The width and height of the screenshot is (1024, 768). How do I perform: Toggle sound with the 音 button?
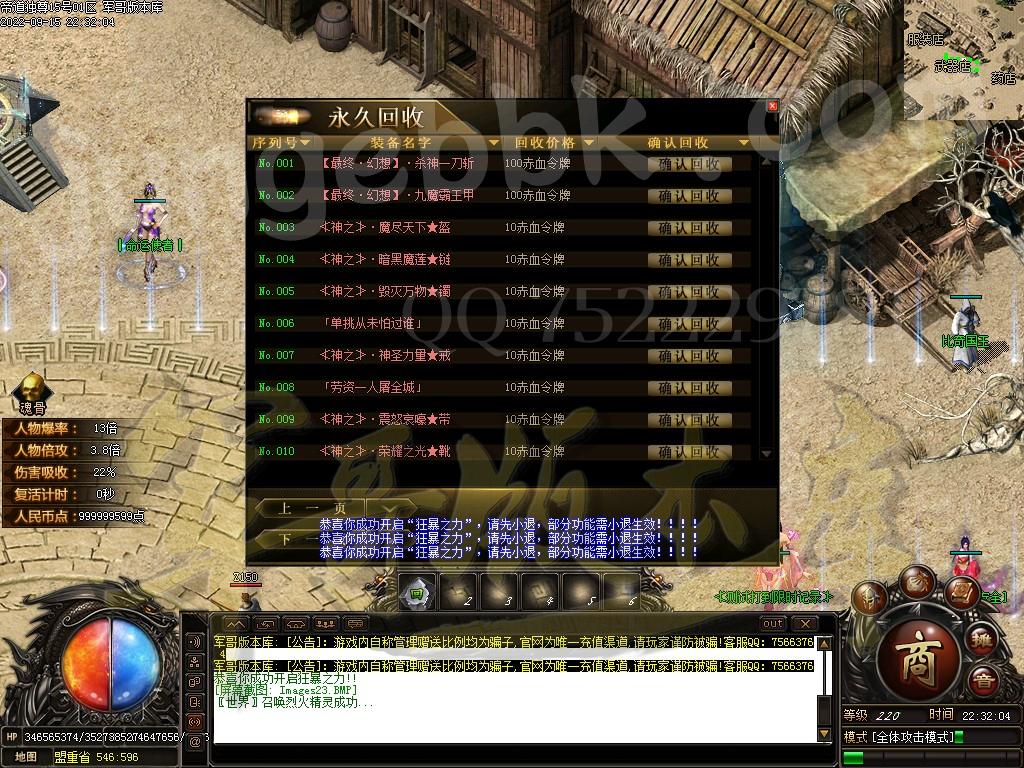coord(984,681)
